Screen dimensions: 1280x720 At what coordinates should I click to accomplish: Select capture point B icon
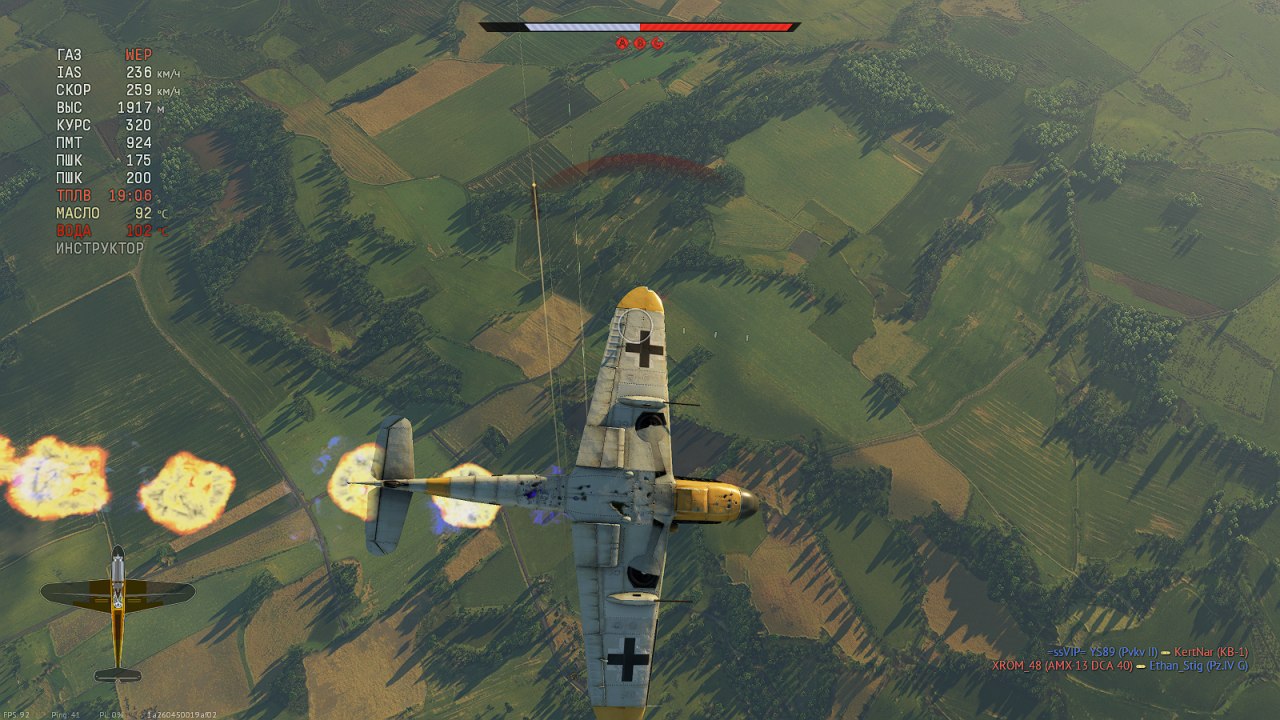pyautogui.click(x=639, y=43)
